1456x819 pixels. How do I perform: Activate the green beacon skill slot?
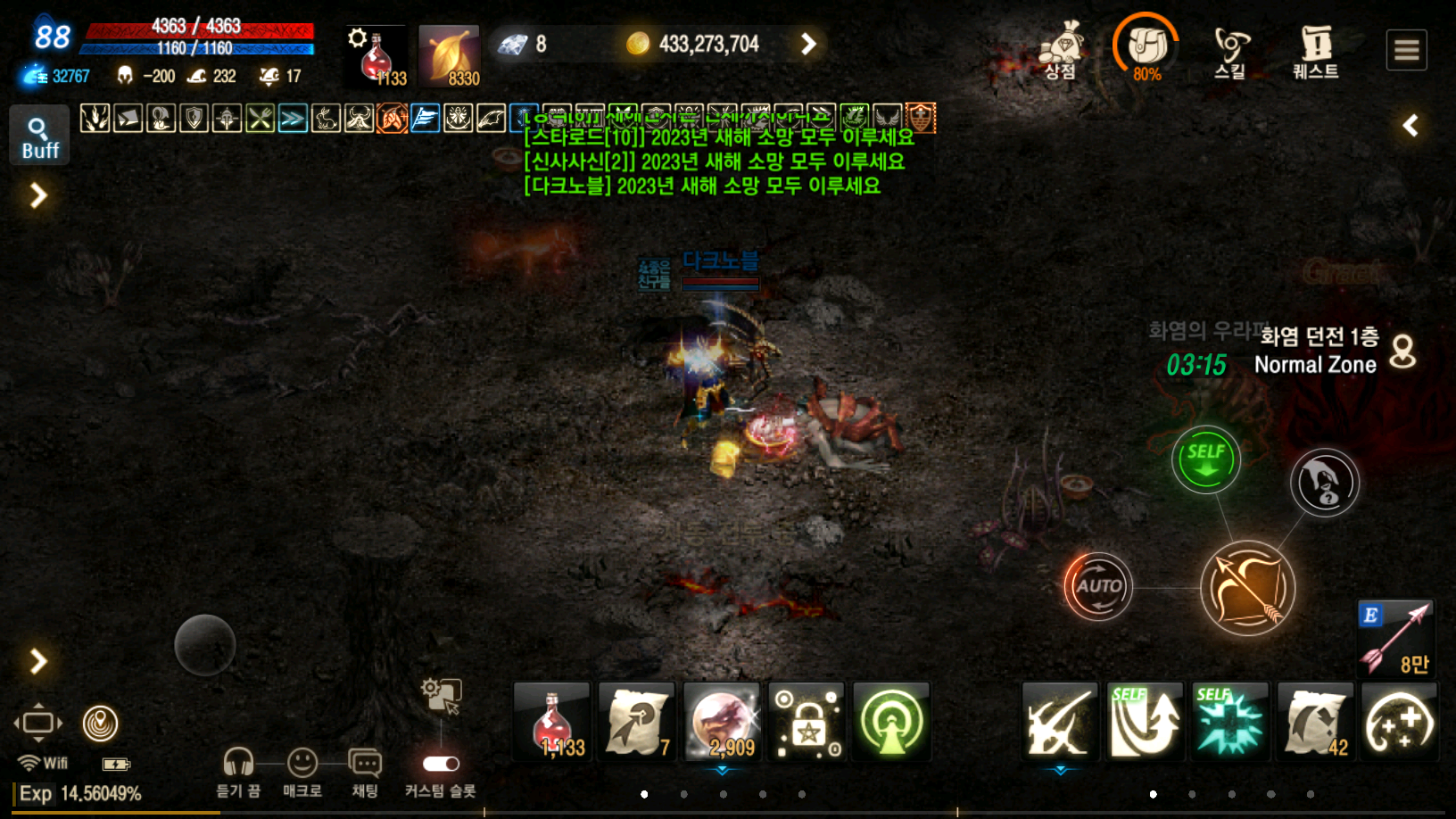click(x=891, y=722)
